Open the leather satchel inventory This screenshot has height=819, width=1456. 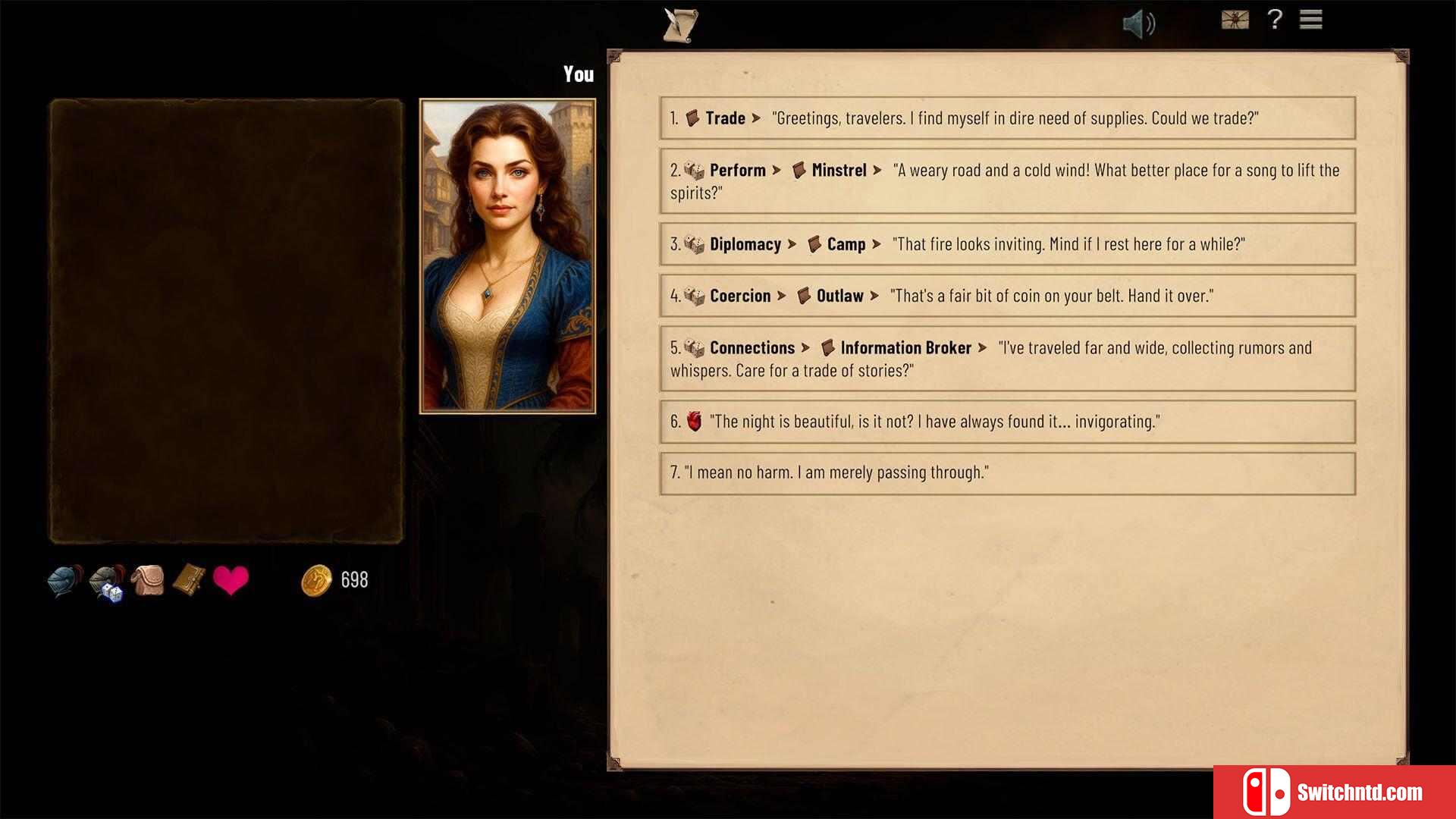(x=149, y=581)
